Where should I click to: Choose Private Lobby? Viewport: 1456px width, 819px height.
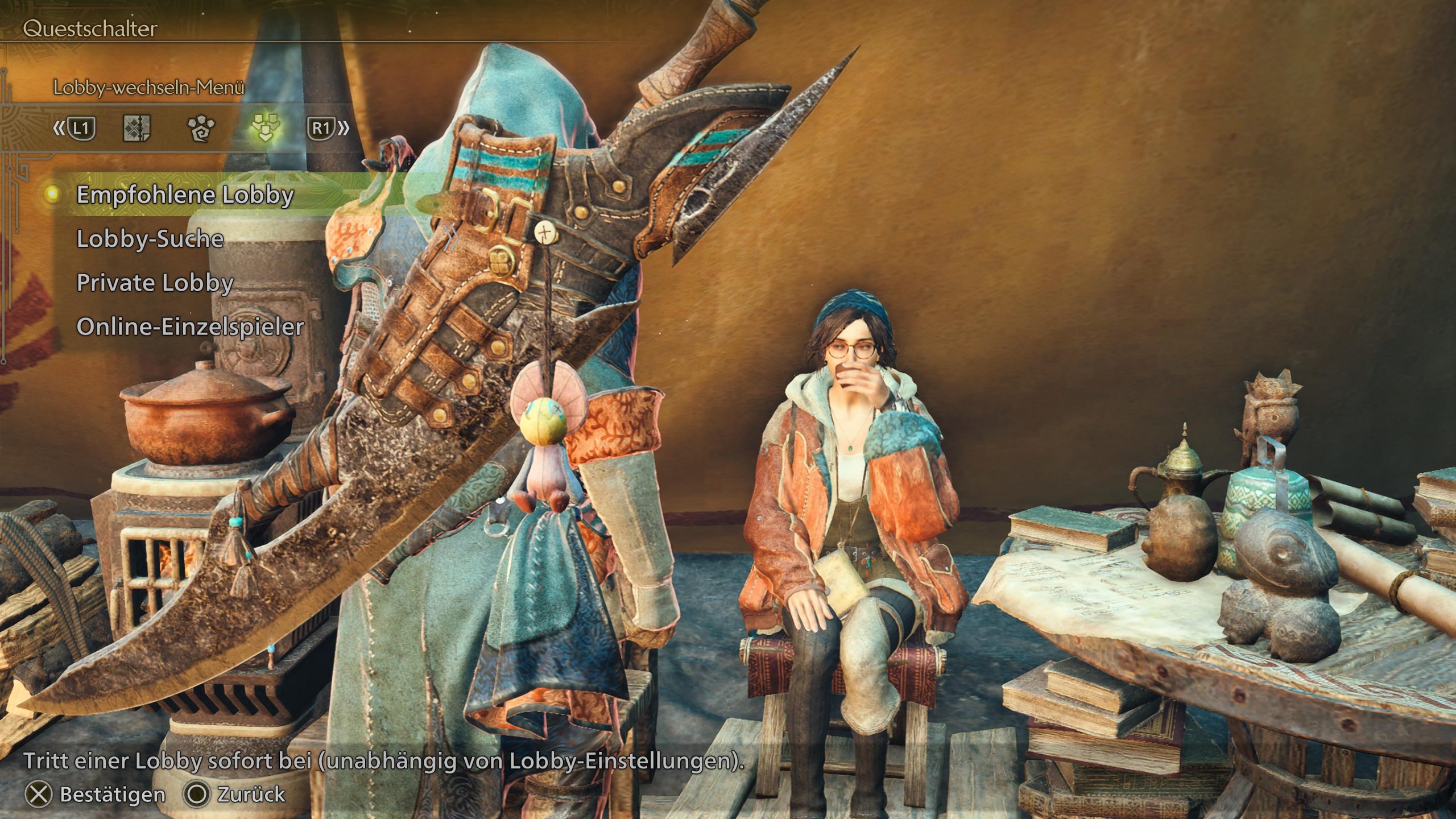(155, 283)
